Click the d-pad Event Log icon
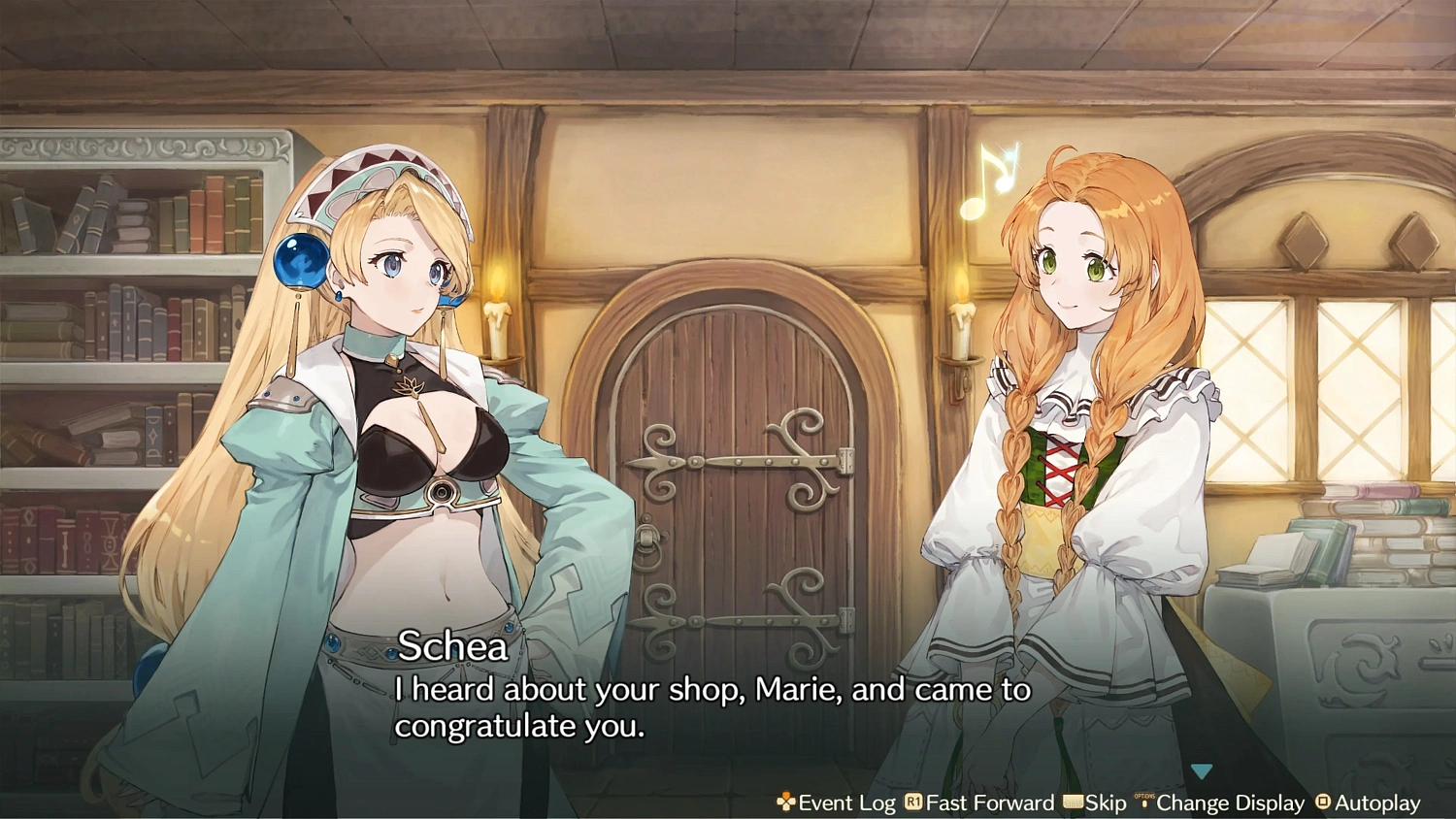 [x=784, y=803]
